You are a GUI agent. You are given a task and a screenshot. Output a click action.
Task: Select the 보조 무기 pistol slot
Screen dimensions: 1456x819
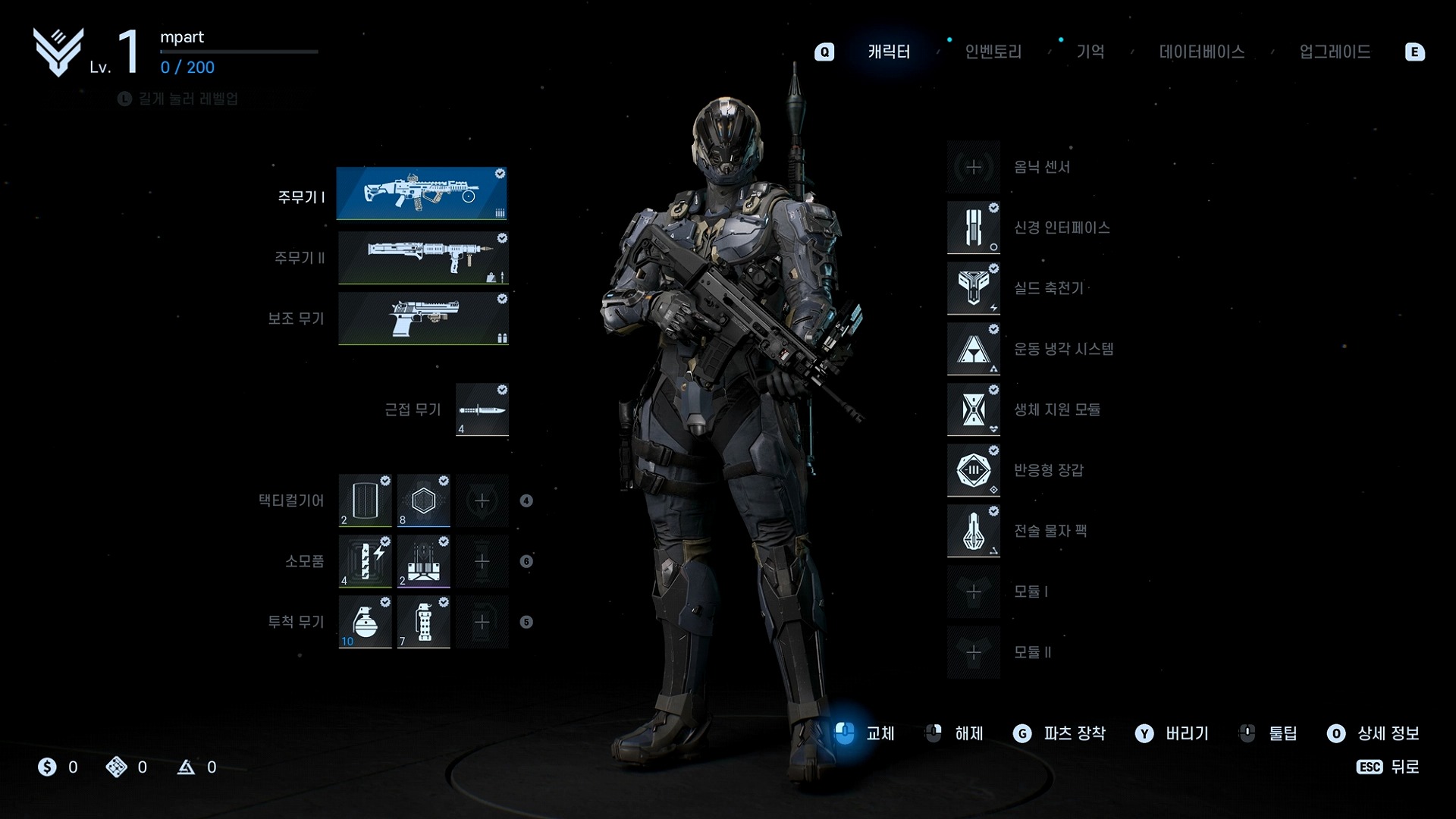tap(423, 318)
